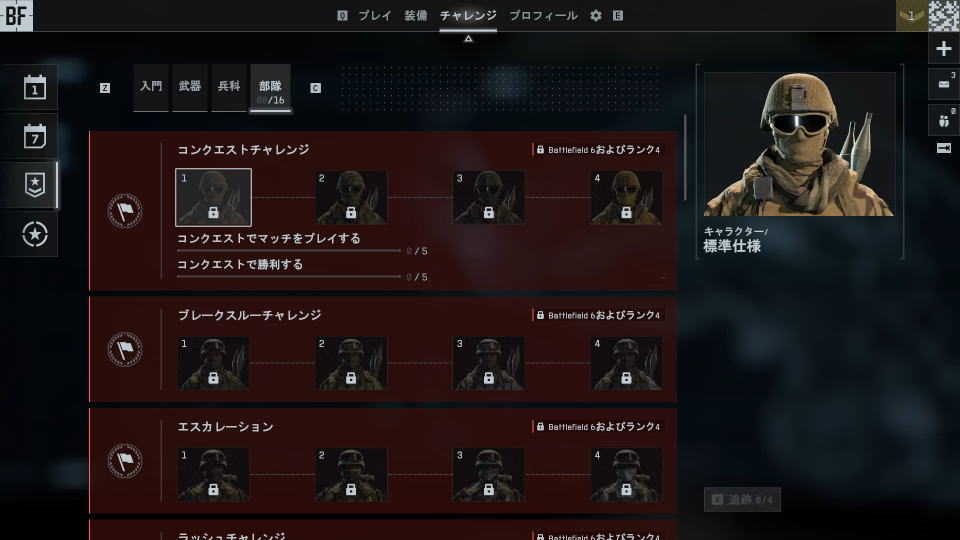Open the 装備 loadout menu

[x=415, y=16]
